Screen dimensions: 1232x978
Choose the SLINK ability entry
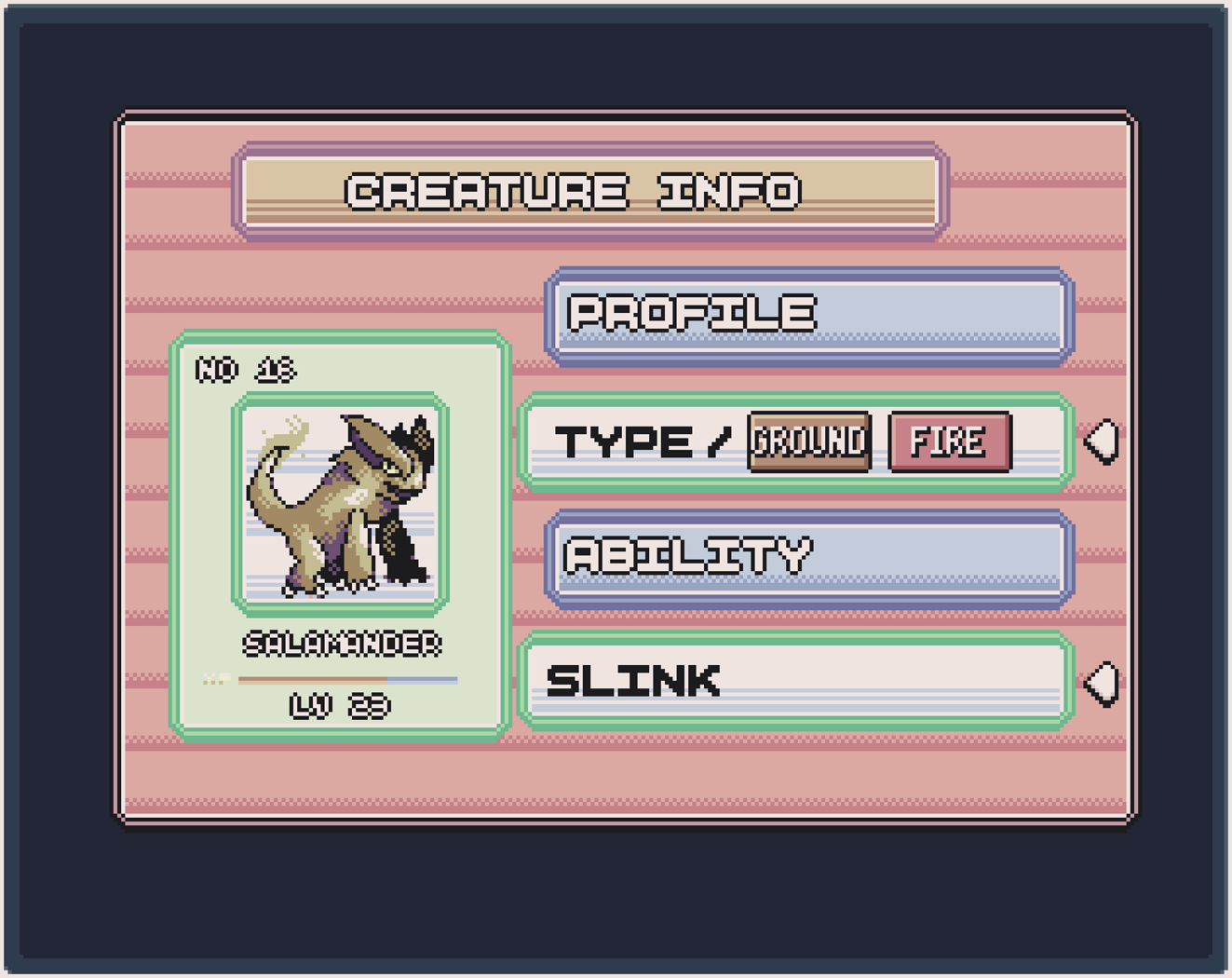pyautogui.click(x=796, y=681)
